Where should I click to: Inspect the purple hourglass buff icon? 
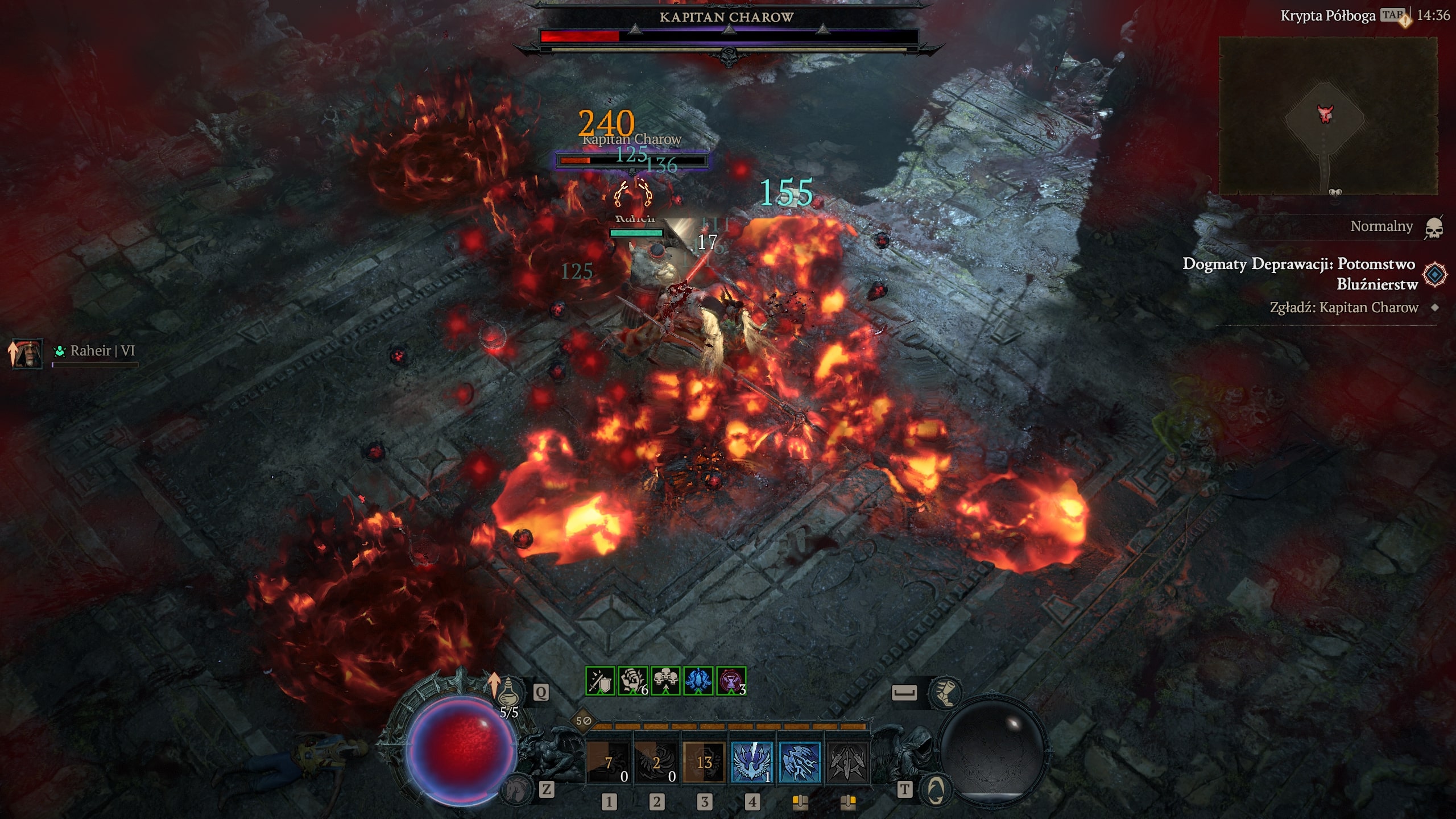[x=731, y=681]
